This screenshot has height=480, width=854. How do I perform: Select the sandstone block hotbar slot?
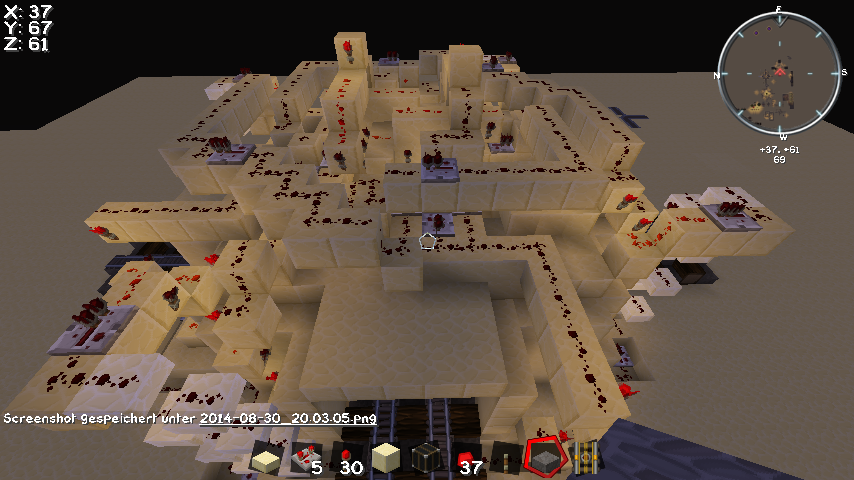click(x=385, y=460)
